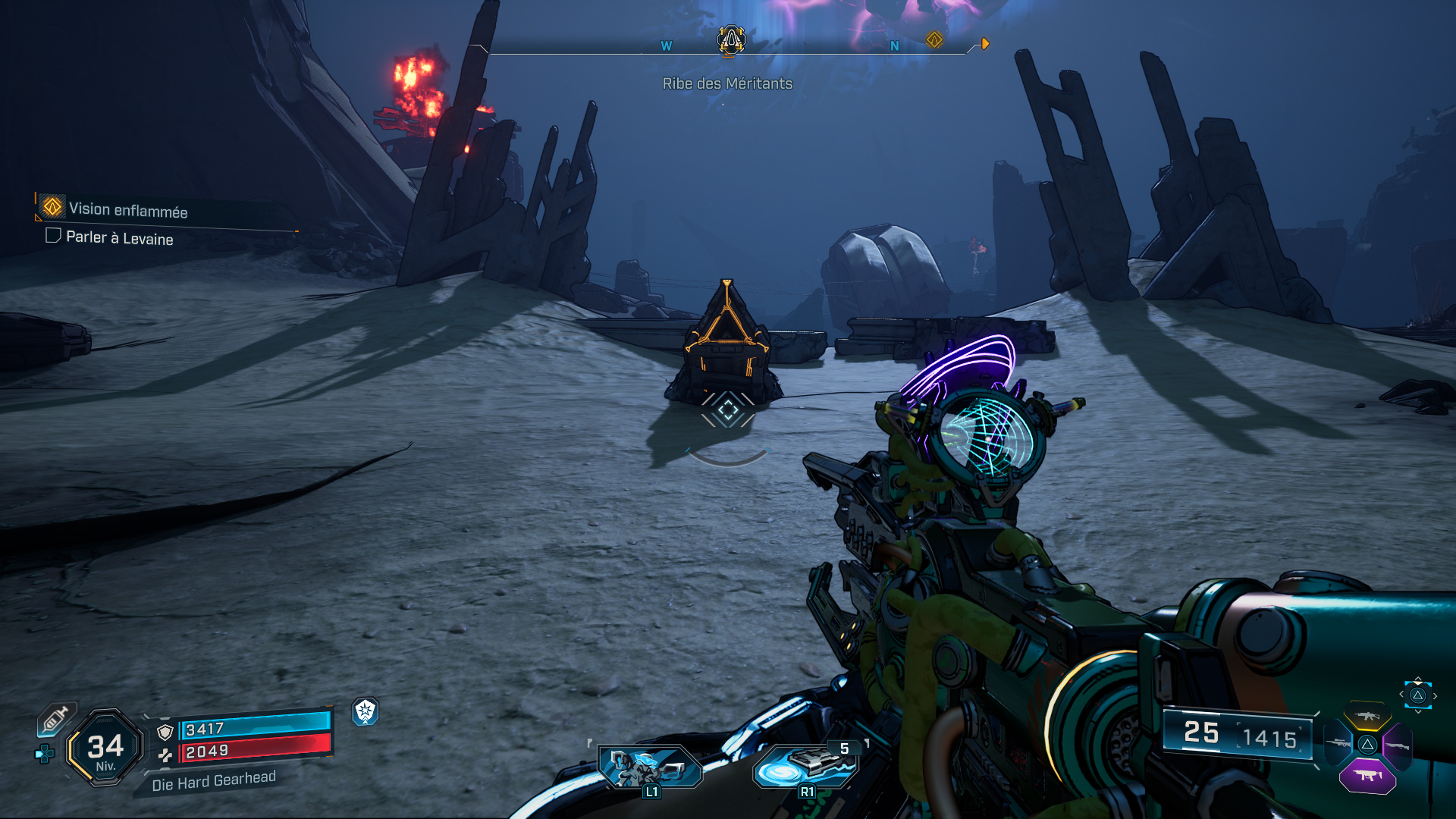Click the down arrow under the triangle swap indicator
Image resolution: width=1456 pixels, height=819 pixels.
pos(1418,711)
